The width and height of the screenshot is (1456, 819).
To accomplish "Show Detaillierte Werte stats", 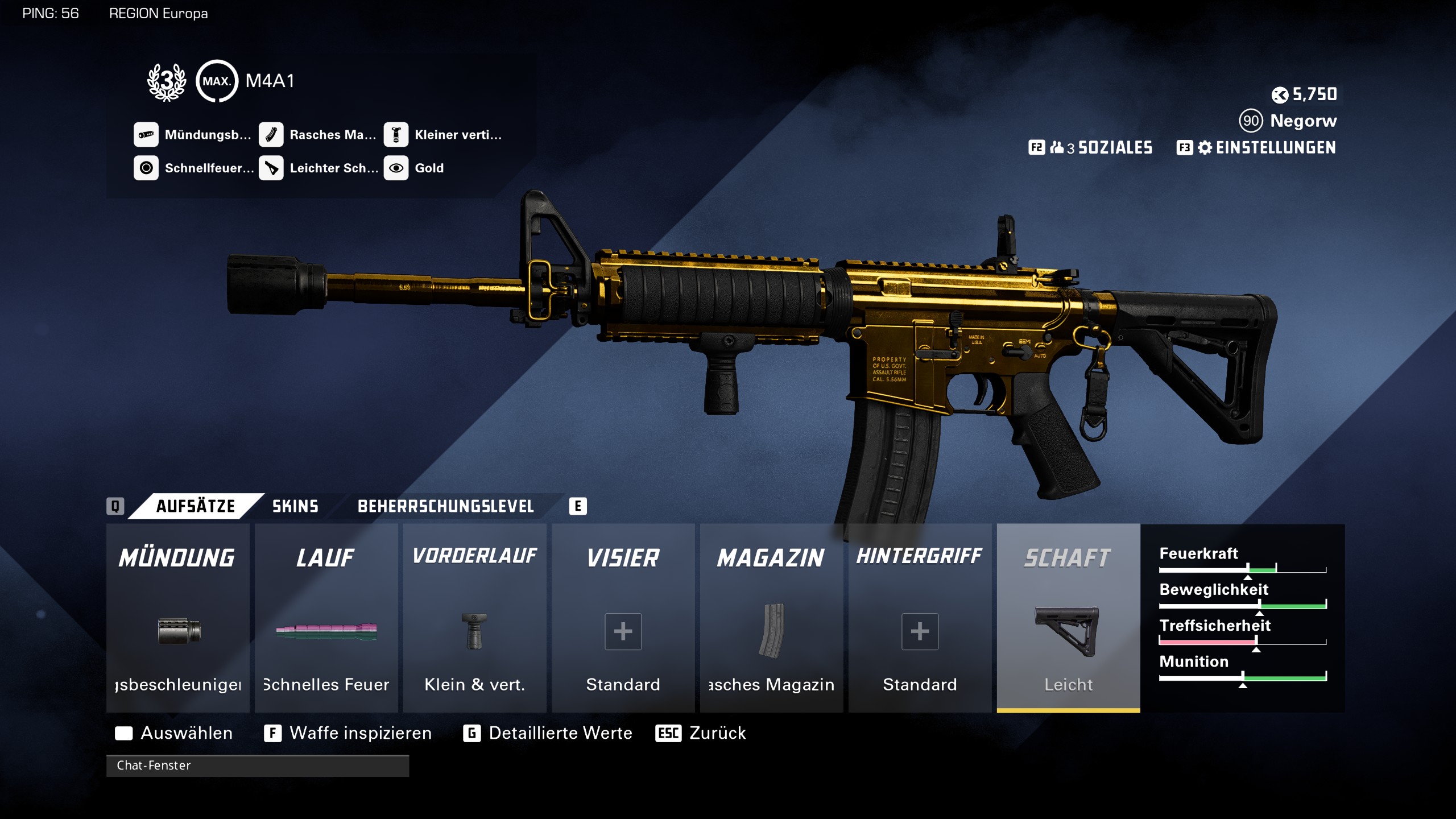I will pyautogui.click(x=548, y=733).
